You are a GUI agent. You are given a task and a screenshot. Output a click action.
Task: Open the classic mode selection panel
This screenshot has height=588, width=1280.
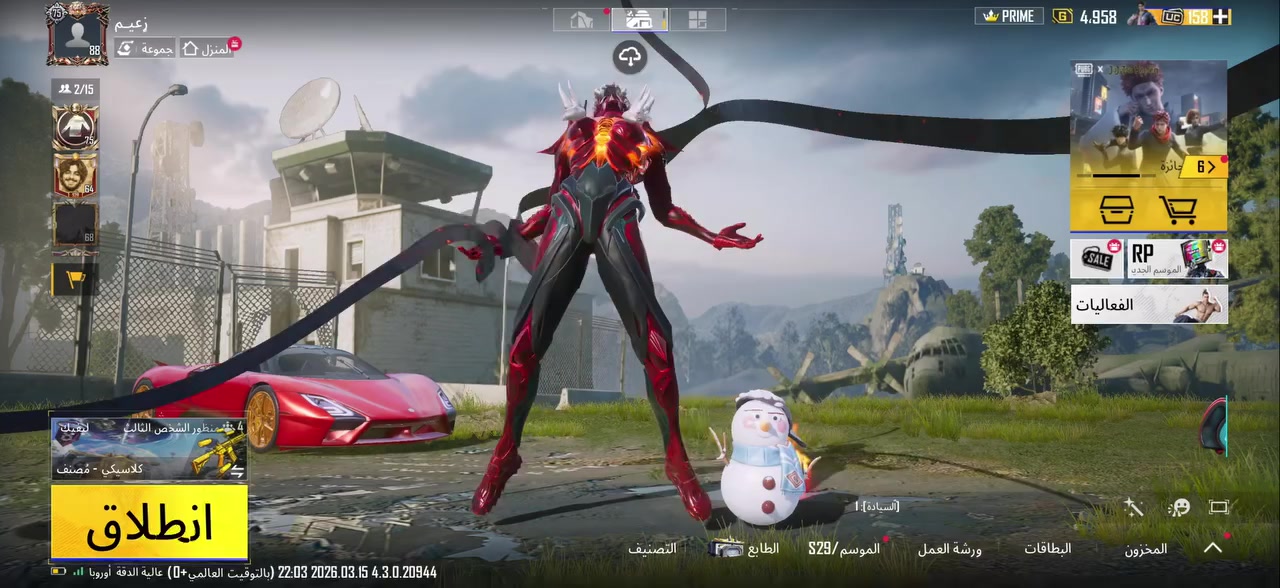pyautogui.click(x=149, y=449)
